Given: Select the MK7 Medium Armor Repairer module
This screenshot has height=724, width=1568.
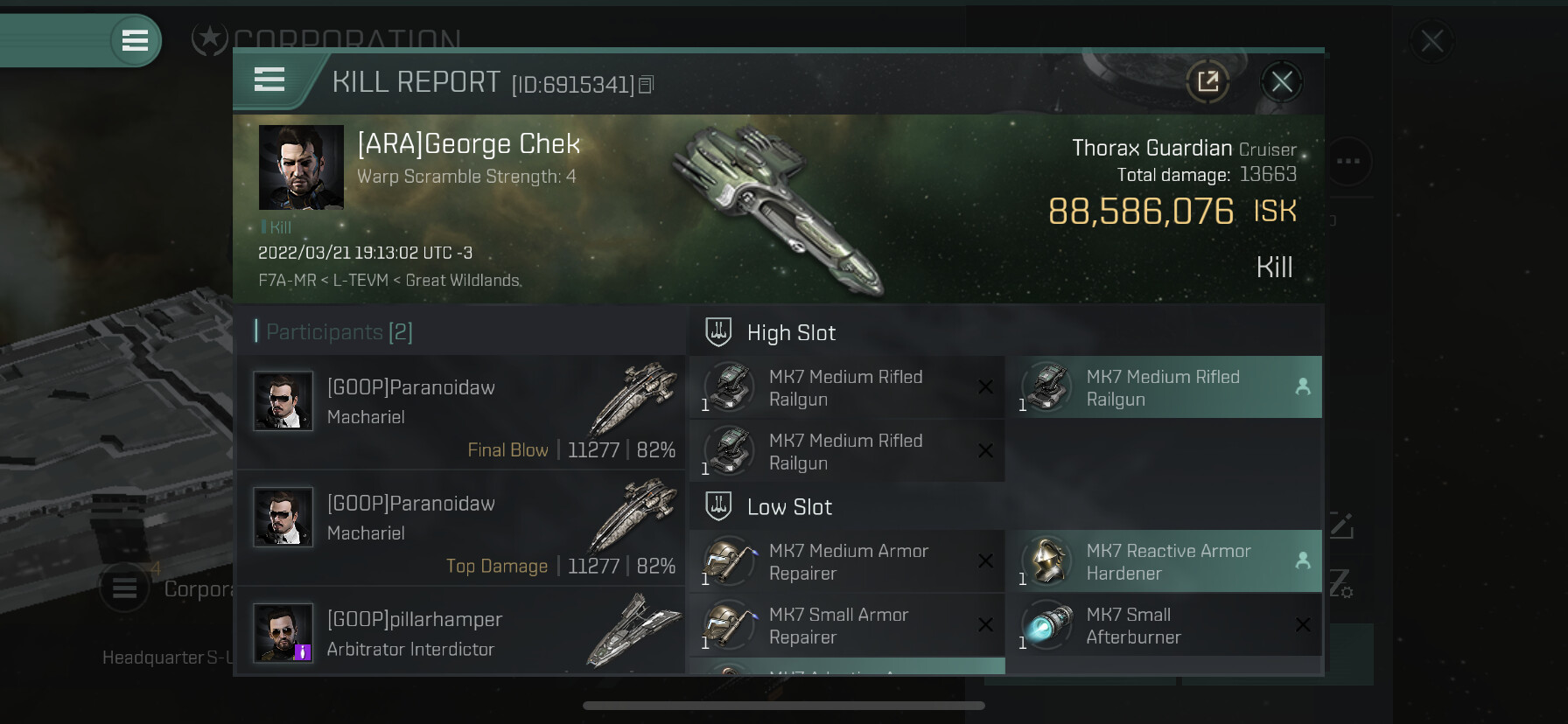Looking at the screenshot, I should pos(847,561).
